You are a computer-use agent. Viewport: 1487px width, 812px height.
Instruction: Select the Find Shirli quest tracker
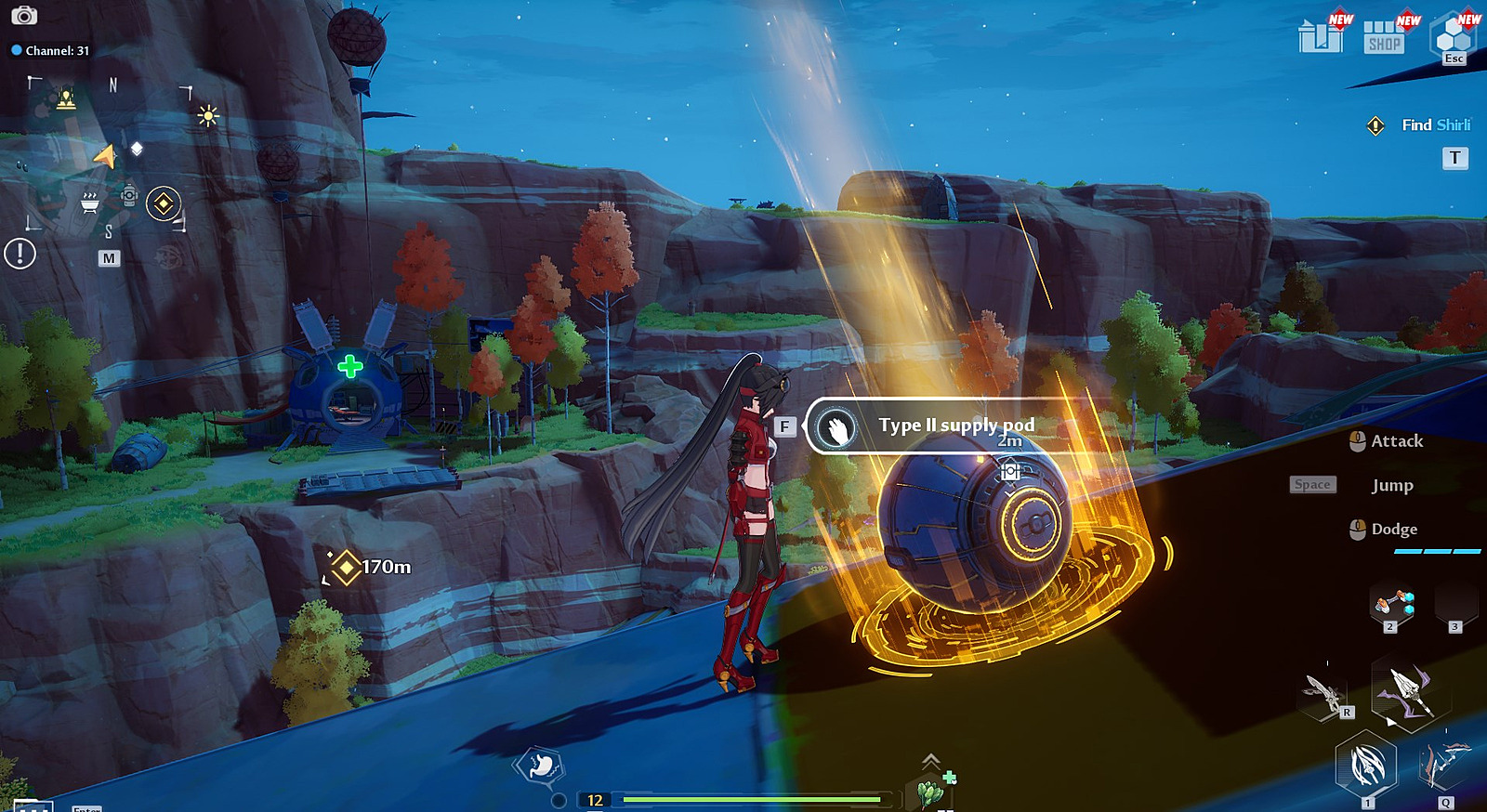click(1435, 125)
